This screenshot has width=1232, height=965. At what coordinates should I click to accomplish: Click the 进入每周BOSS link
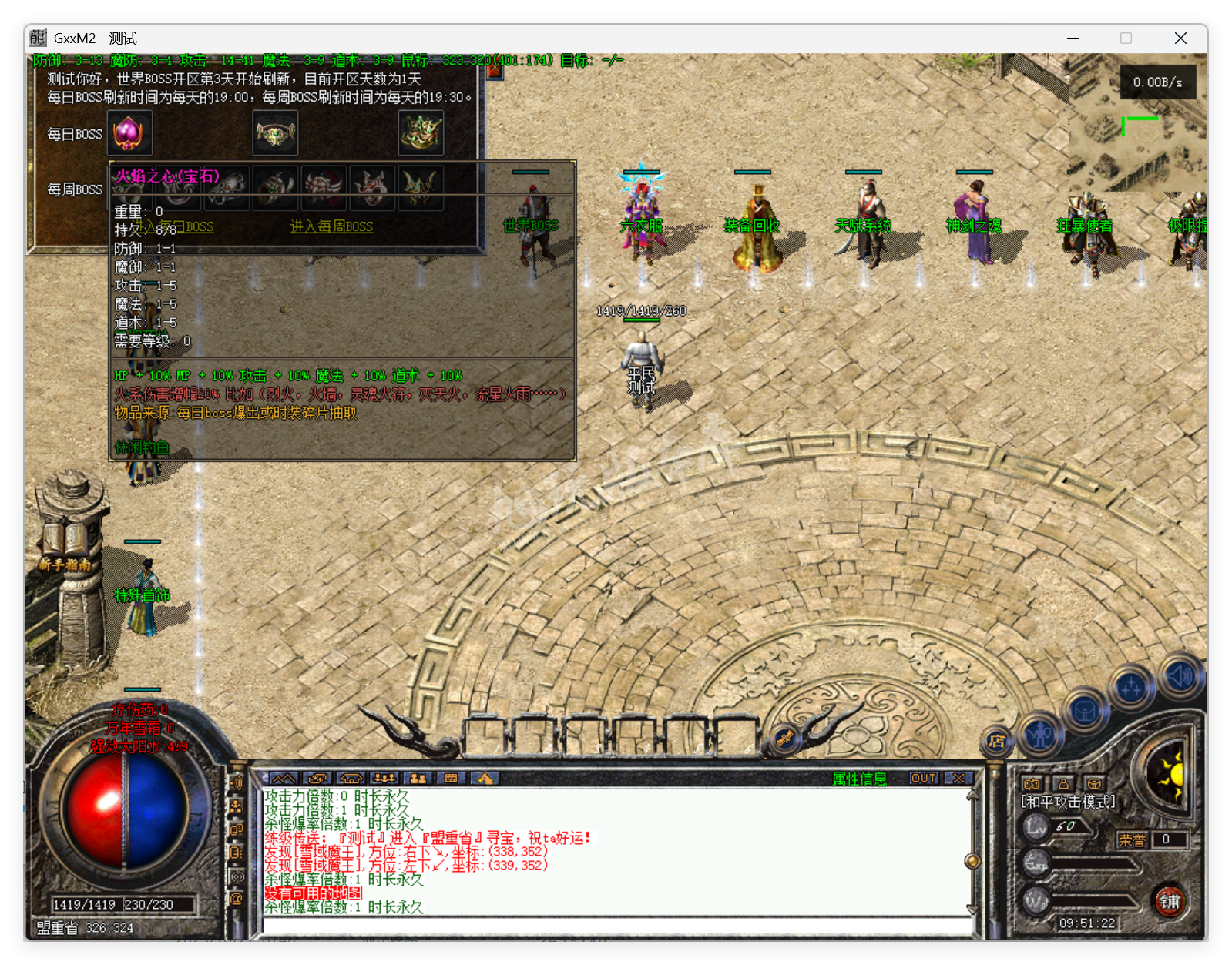point(331,227)
